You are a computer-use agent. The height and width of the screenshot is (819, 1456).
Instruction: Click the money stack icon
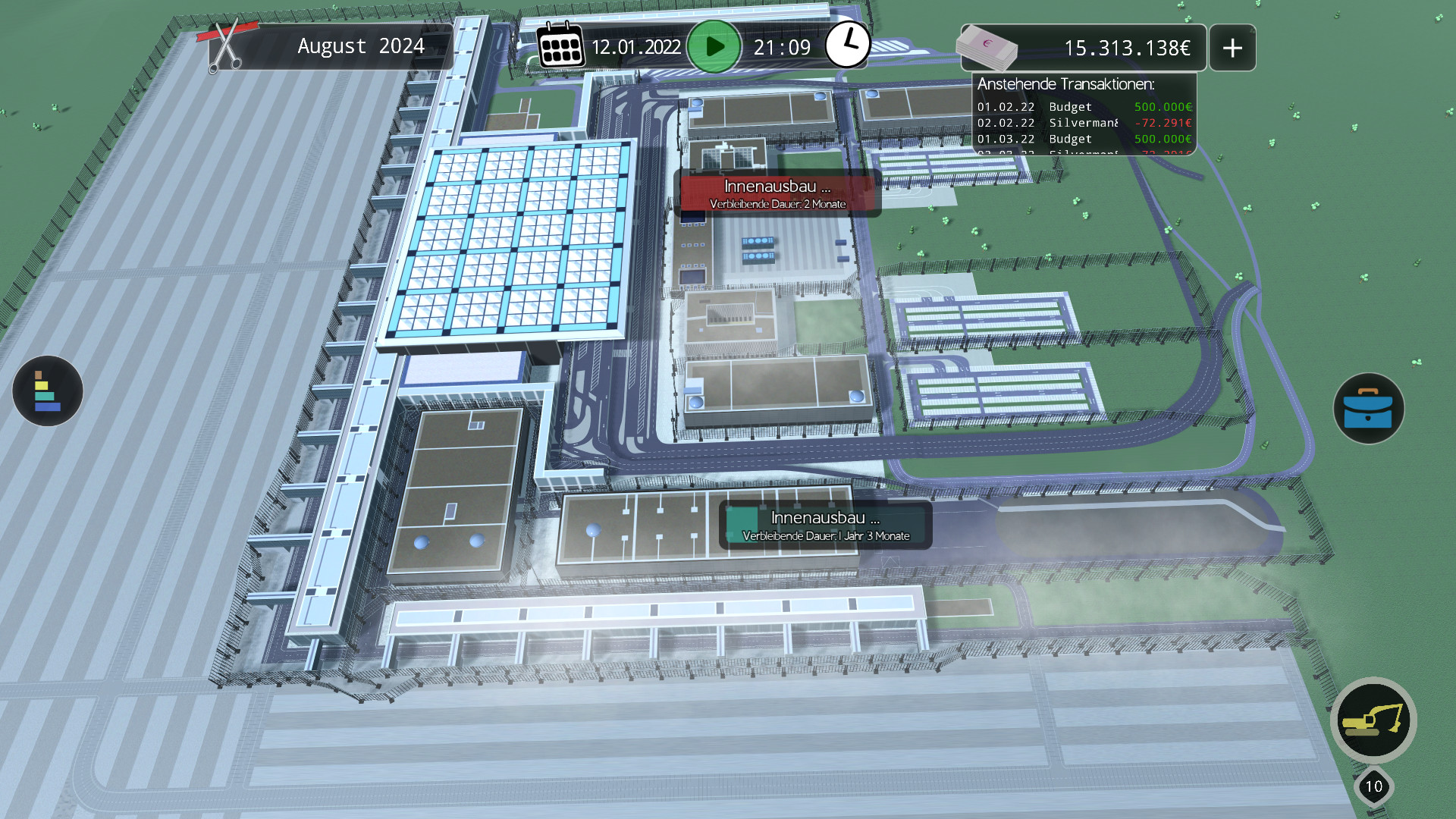point(987,47)
